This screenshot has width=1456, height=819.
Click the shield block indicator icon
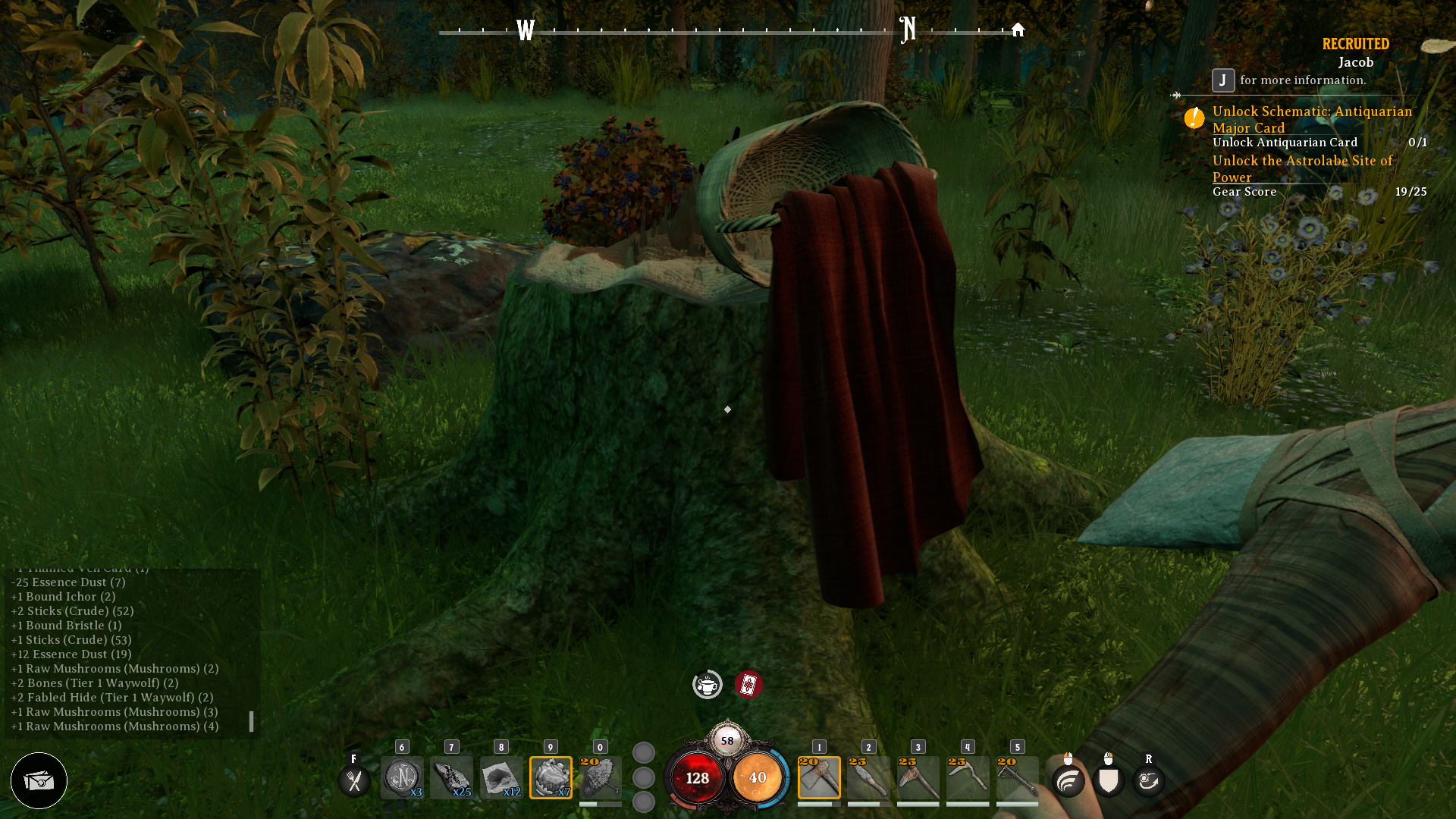1107,780
